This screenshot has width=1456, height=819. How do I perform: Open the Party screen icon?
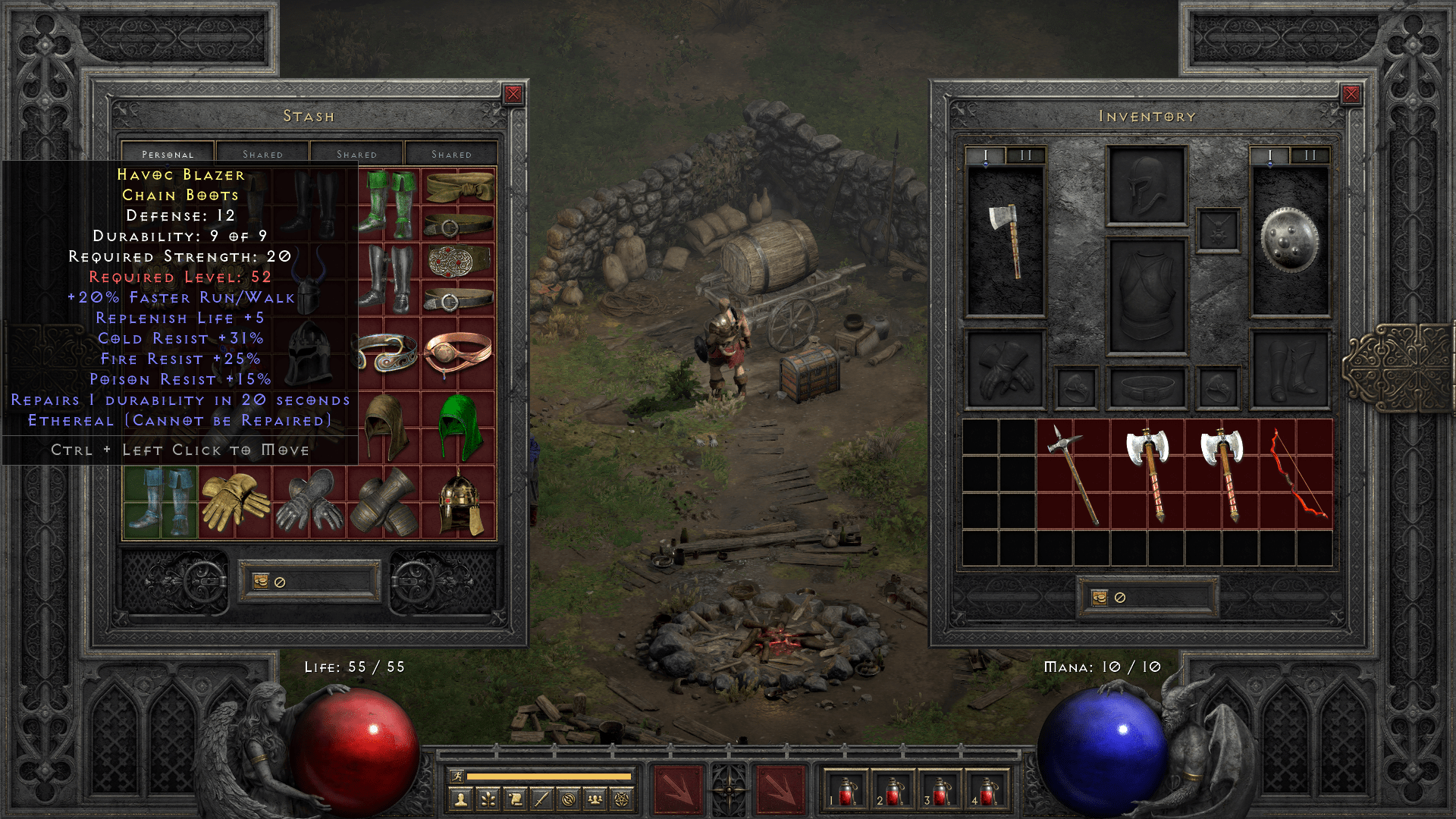(597, 799)
